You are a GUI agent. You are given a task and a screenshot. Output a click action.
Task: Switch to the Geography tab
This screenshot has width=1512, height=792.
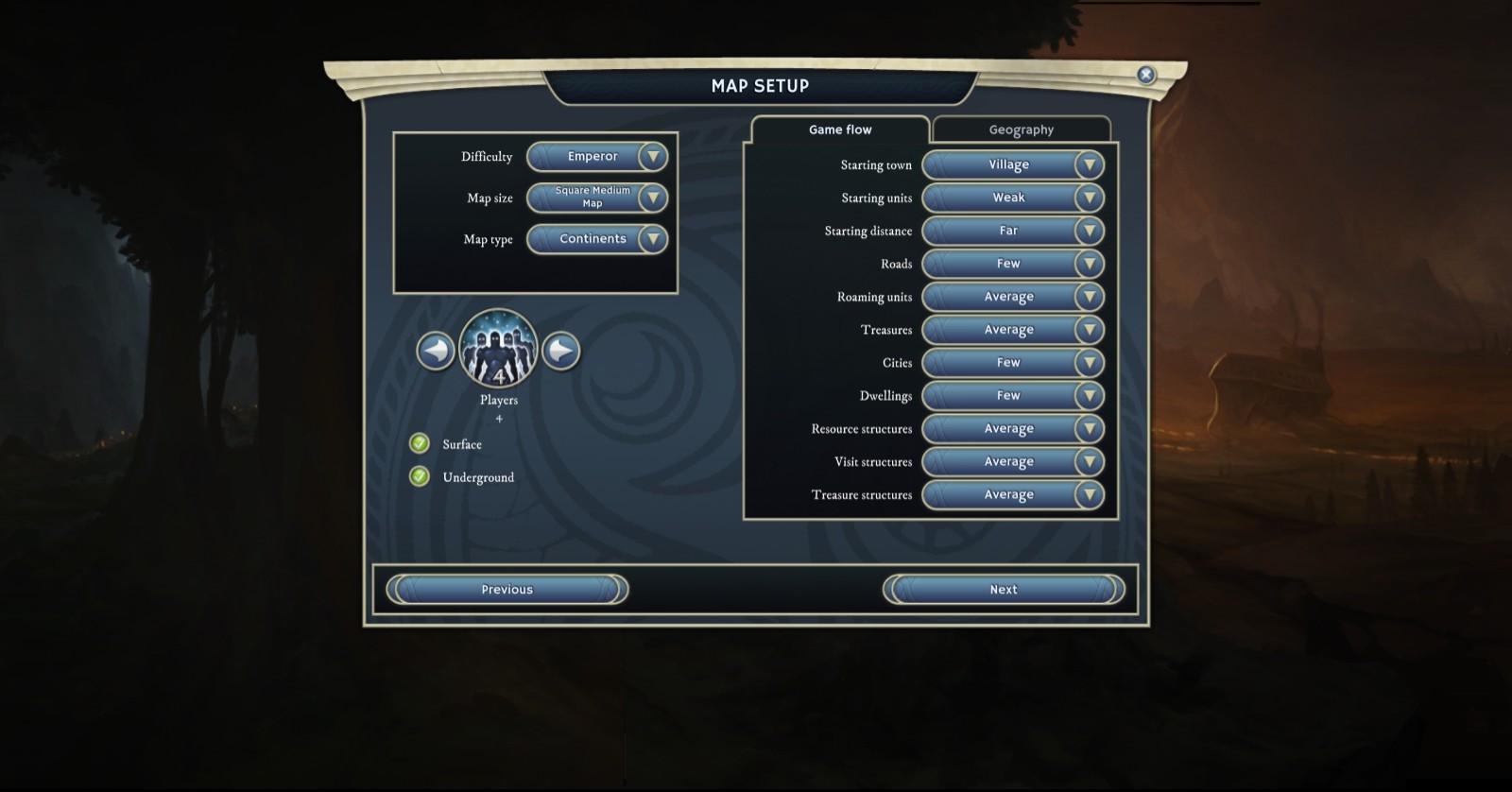(1021, 129)
